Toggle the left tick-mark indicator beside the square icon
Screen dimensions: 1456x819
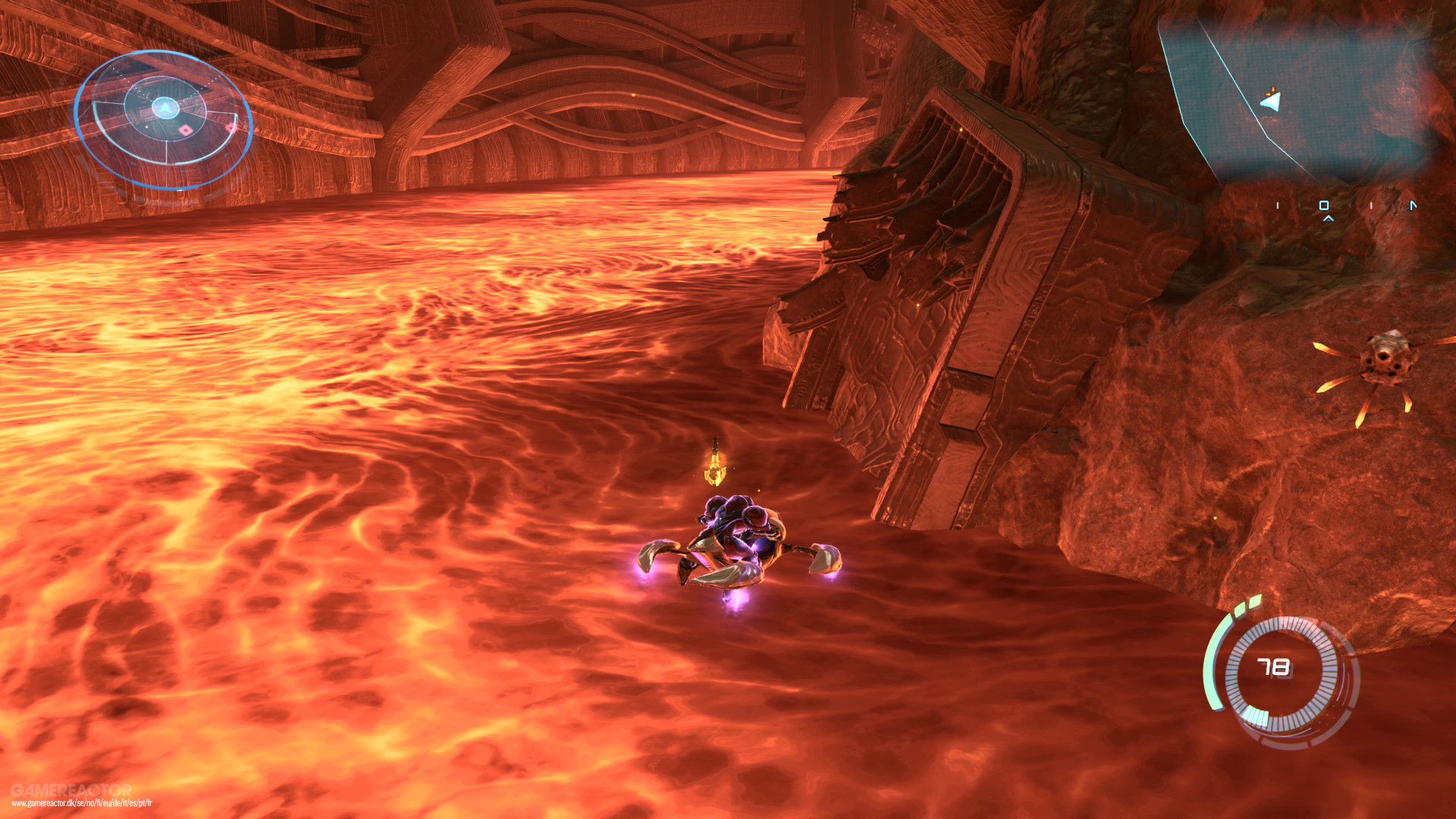coord(1278,206)
